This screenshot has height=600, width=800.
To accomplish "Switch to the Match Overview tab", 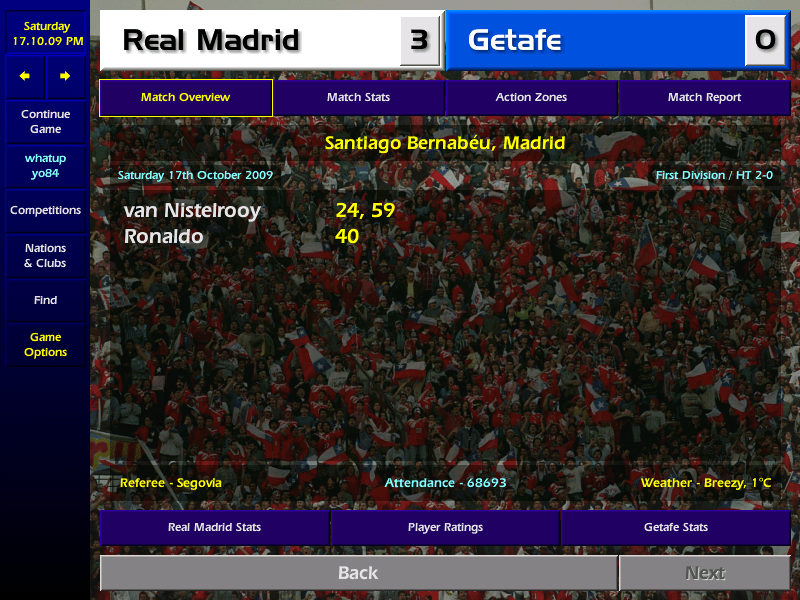I will point(186,98).
